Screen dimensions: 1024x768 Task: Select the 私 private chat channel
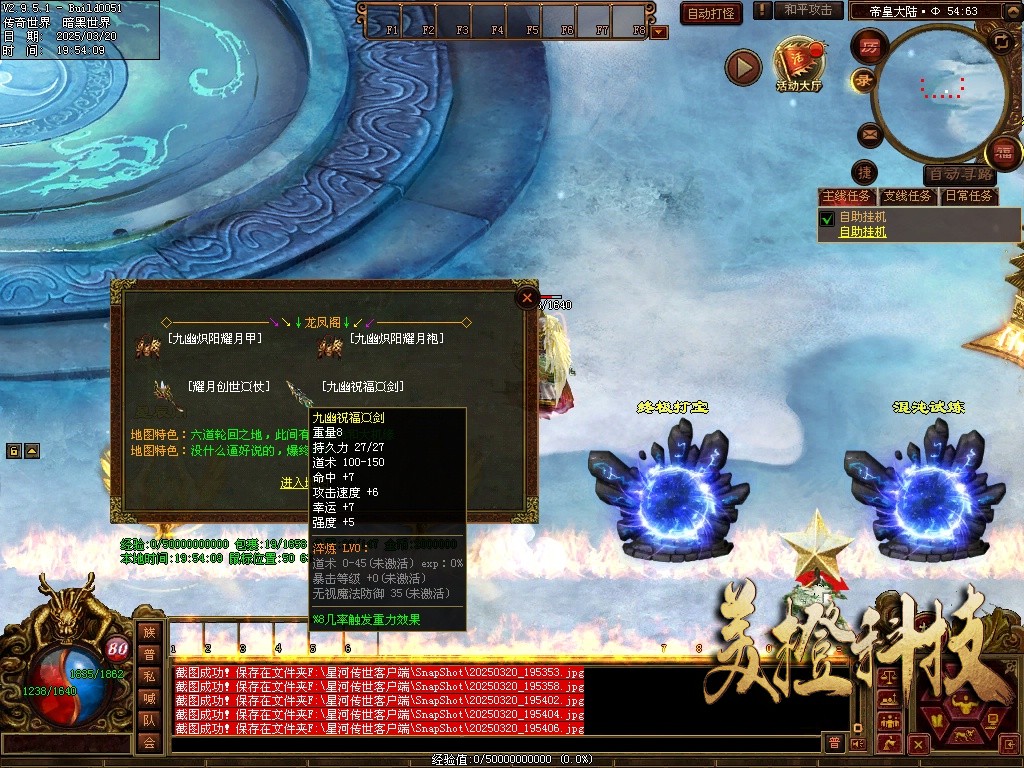point(149,675)
